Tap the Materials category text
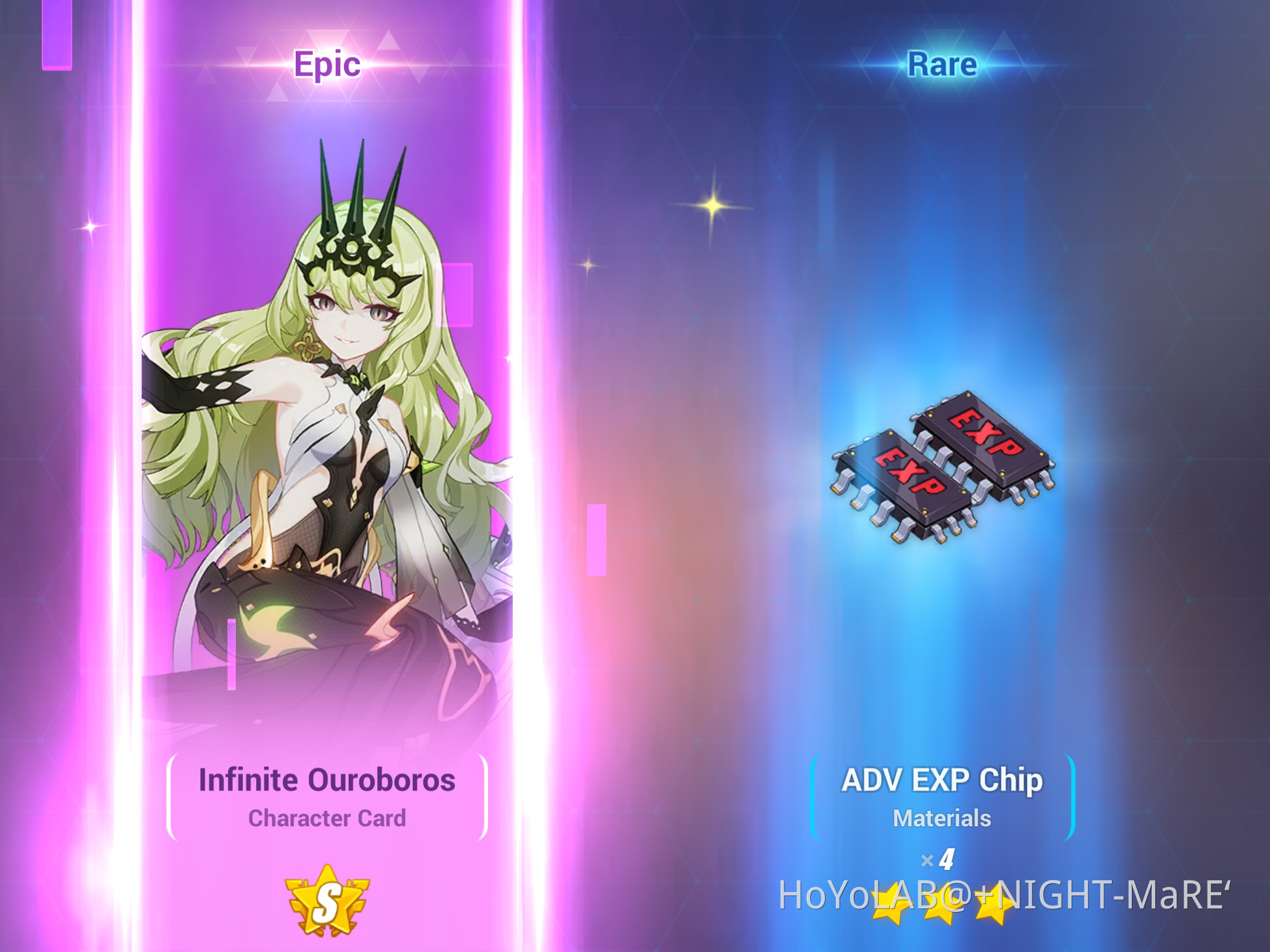Viewport: 1270px width, 952px height. click(x=943, y=817)
